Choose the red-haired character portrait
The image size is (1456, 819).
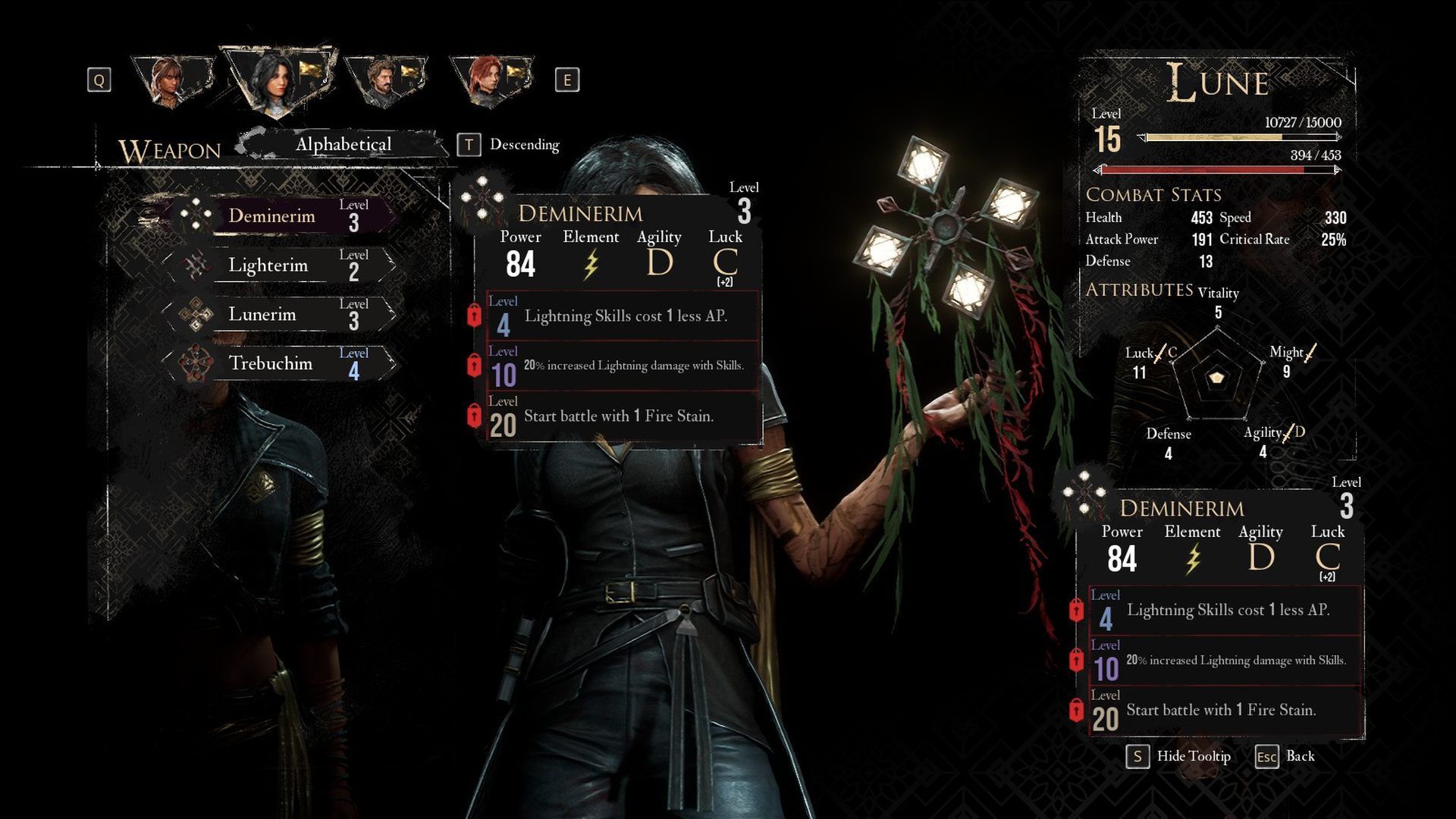[489, 80]
